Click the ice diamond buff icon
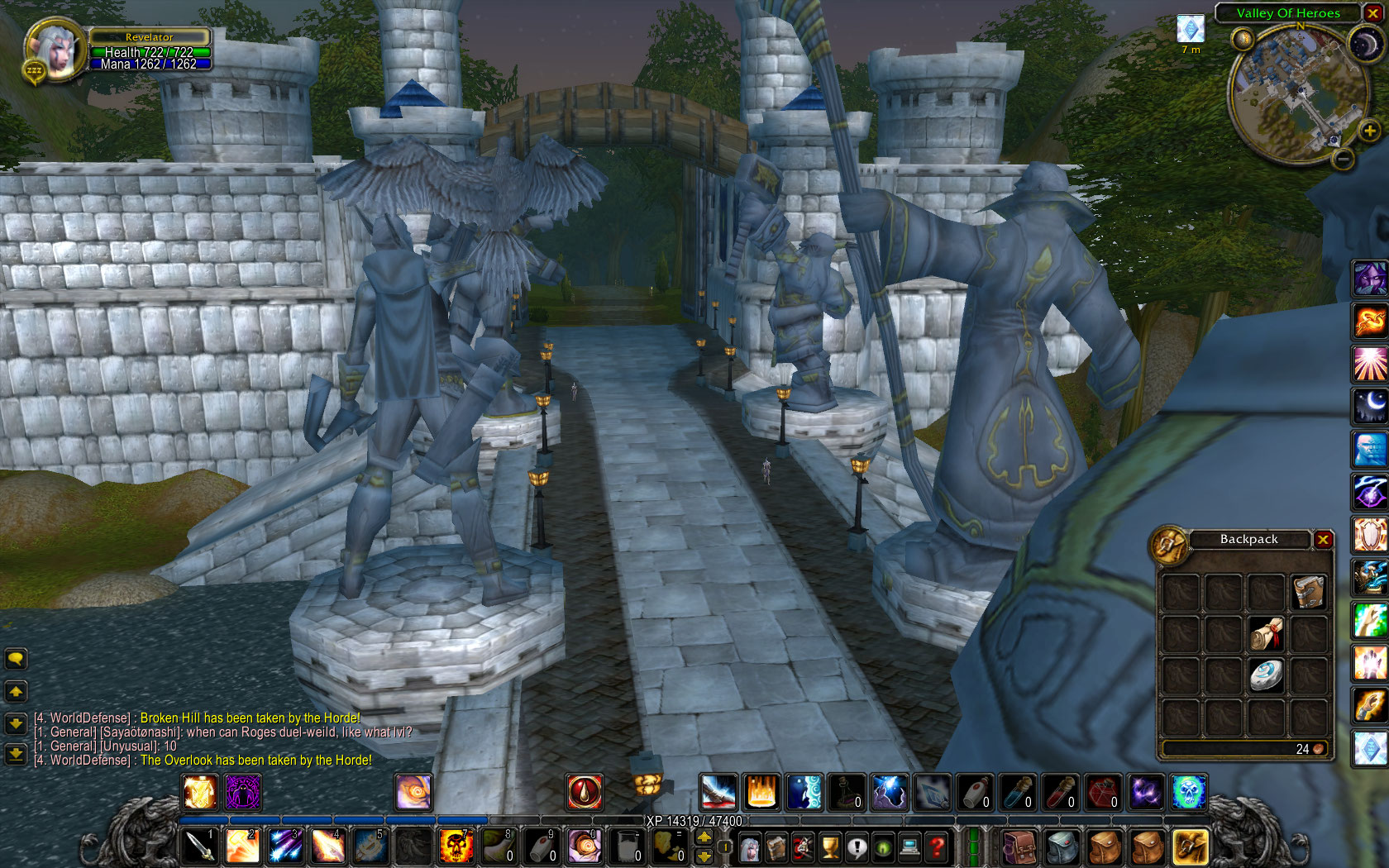This screenshot has width=1389, height=868. [x=1191, y=30]
